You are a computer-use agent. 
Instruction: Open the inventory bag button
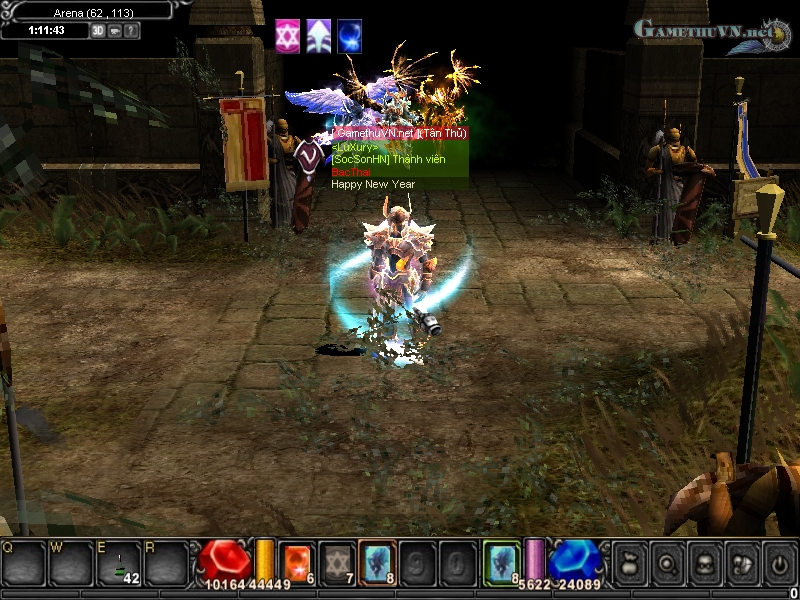[x=630, y=563]
